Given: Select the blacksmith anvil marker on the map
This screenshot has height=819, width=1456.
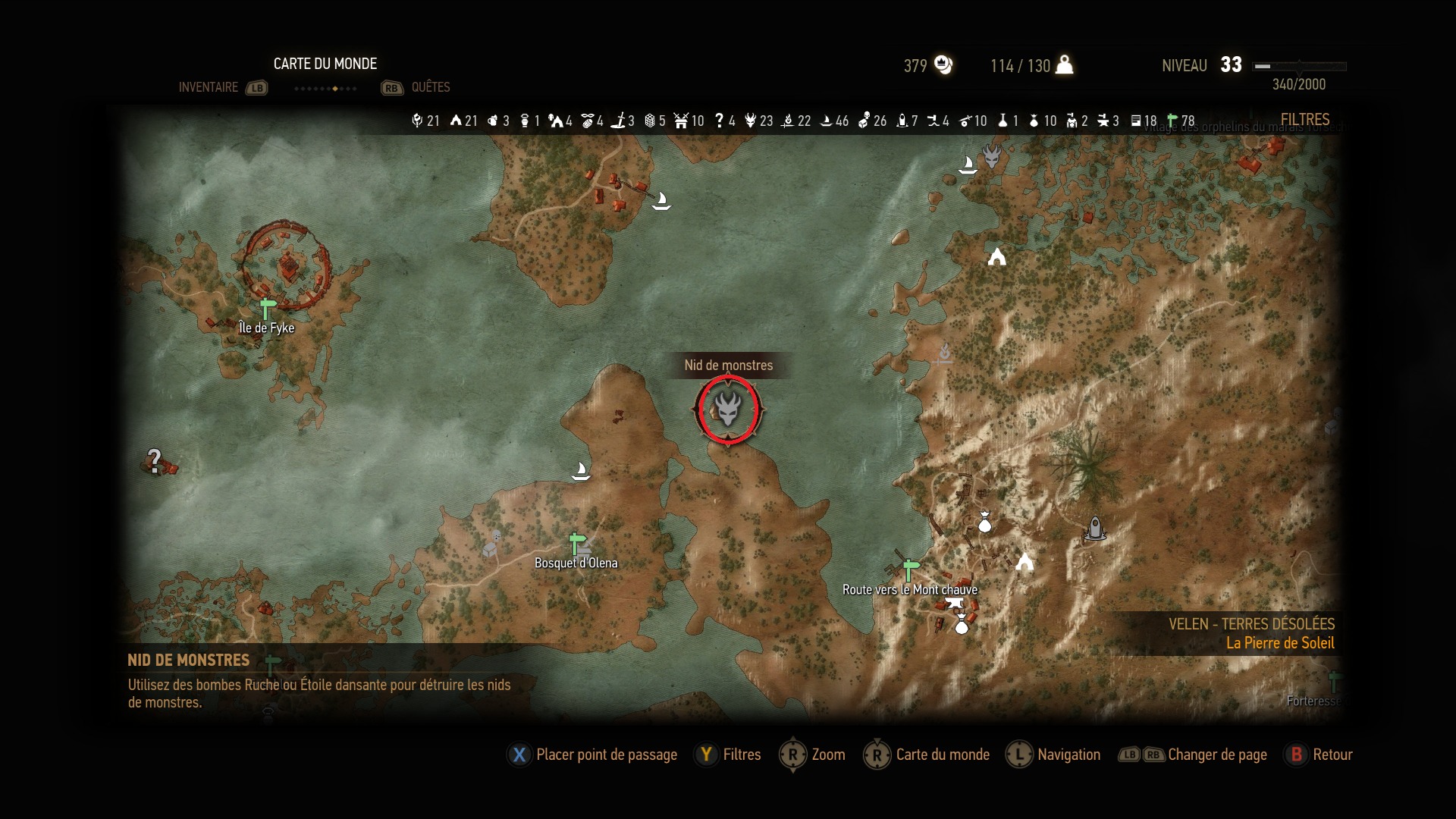Looking at the screenshot, I should (x=954, y=604).
